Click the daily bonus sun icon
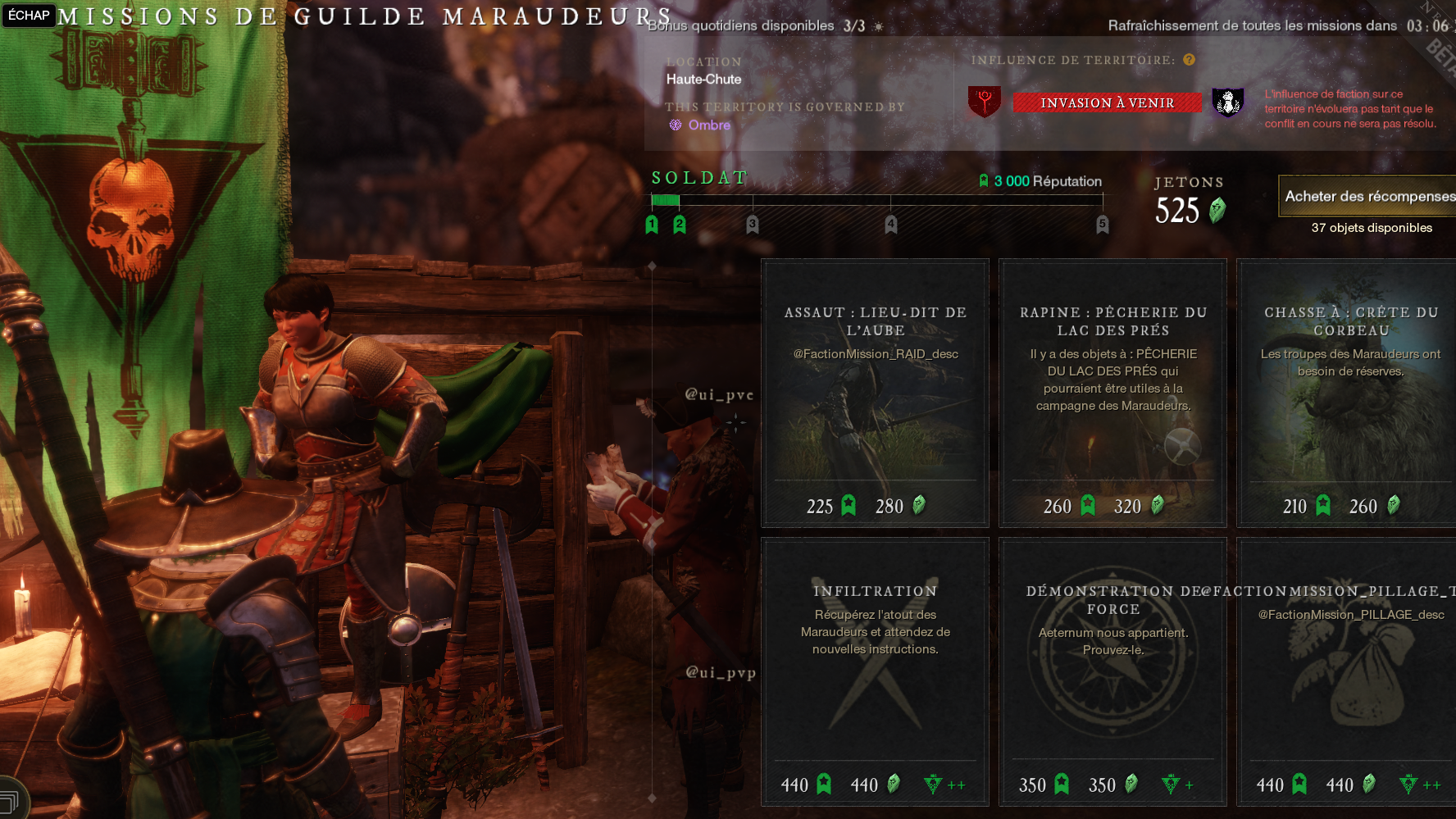Screen dimensions: 1456x819 tap(878, 25)
